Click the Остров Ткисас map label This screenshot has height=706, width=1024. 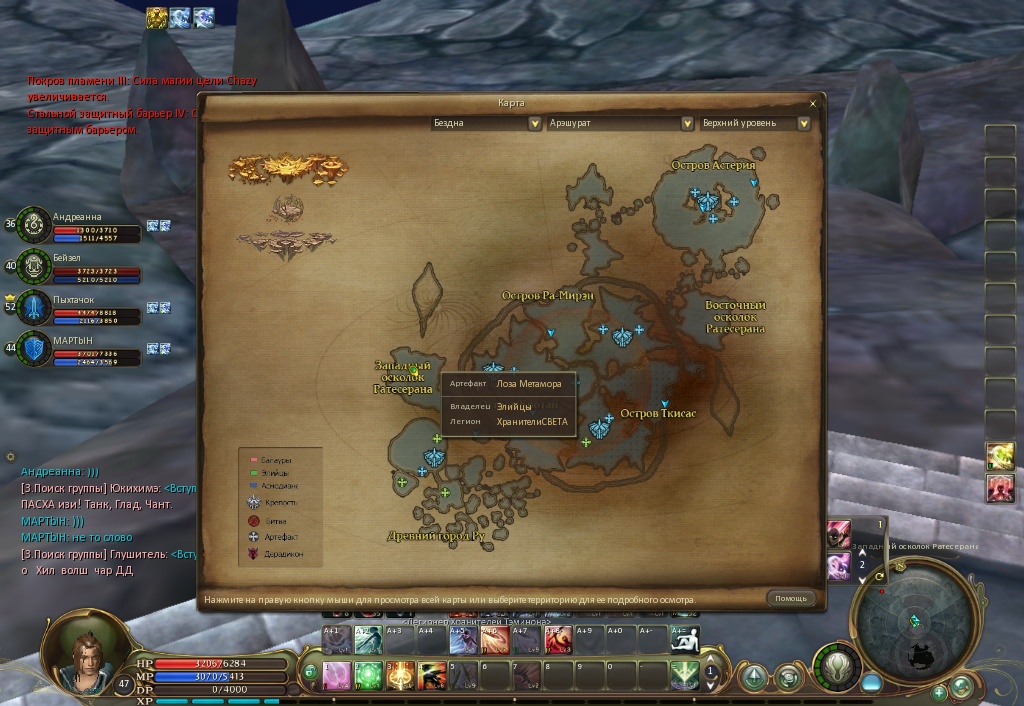657,414
